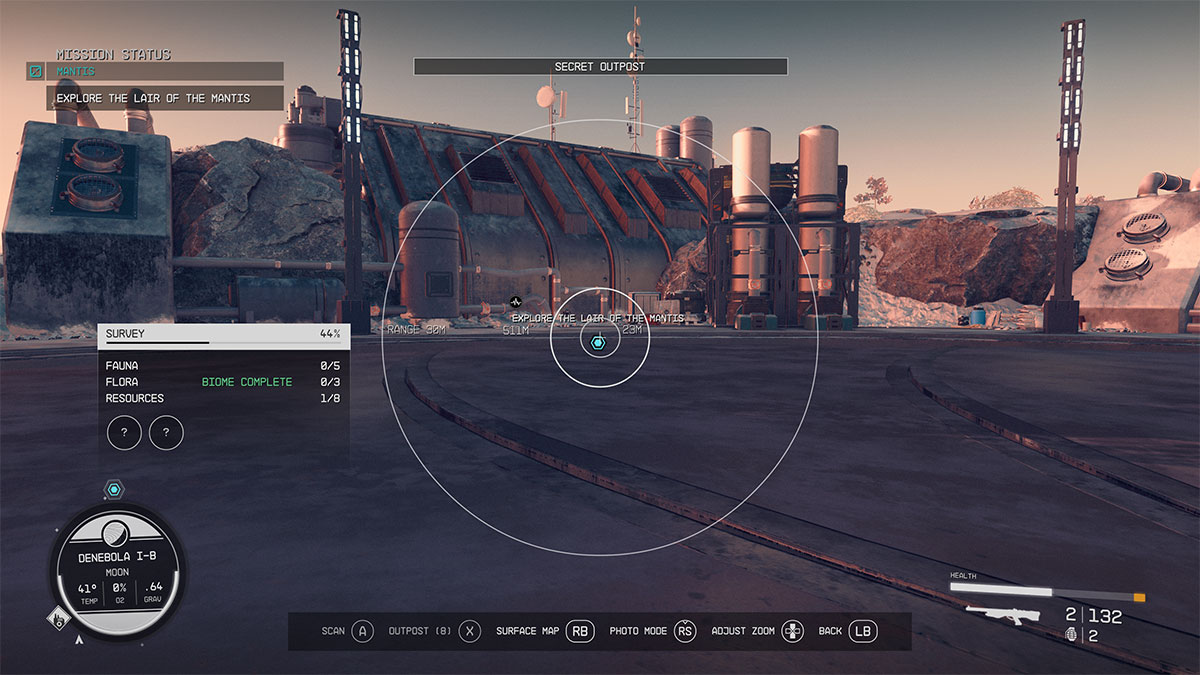Click the hexagon marker above the planet dial
Screen dimensions: 1200x675
(114, 489)
